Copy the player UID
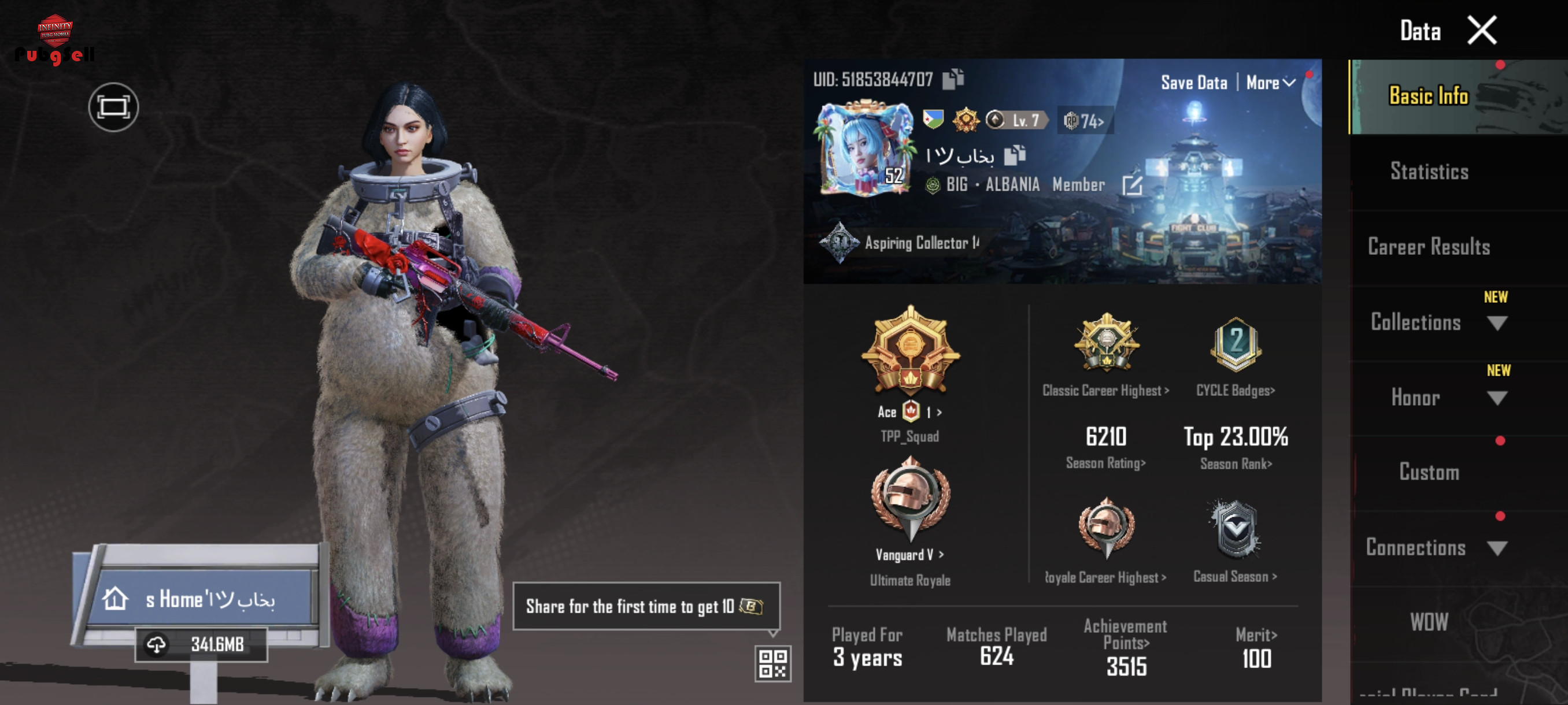Viewport: 1568px width, 705px height. [x=953, y=79]
